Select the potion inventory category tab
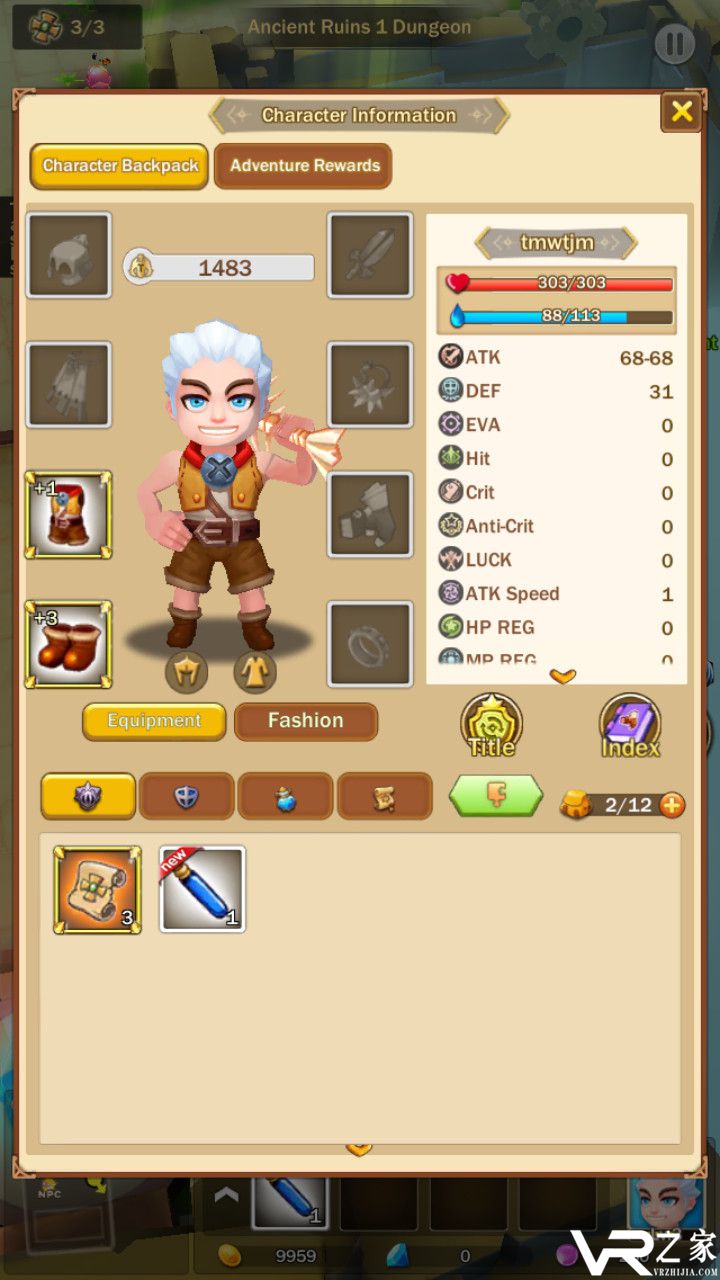 pos(286,796)
